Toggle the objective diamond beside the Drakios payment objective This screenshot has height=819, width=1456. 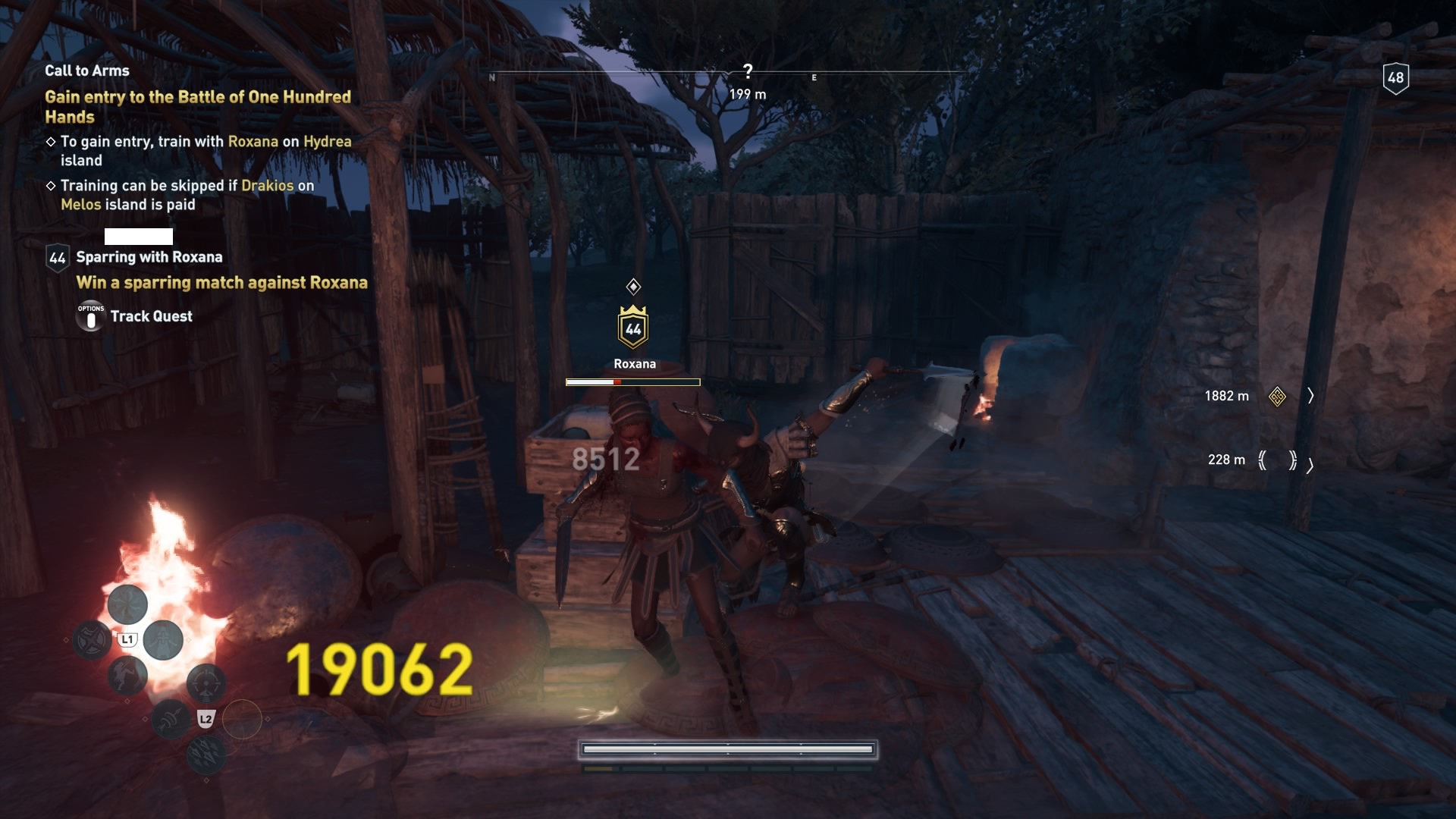coord(52,185)
